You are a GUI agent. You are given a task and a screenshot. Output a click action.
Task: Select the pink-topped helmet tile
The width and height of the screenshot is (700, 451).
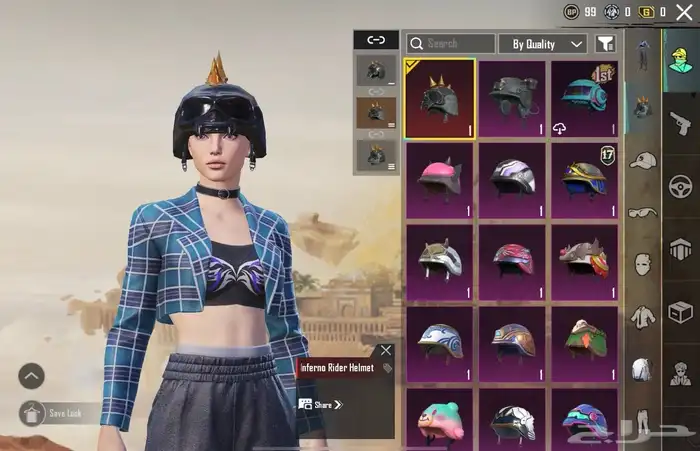point(440,179)
